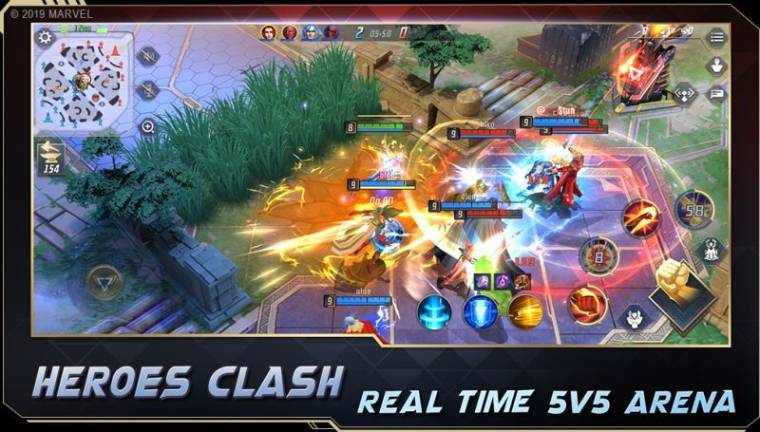Viewport: 760px width, 432px height.
Task: Activate the blue shield pillar skill
Action: (x=480, y=312)
